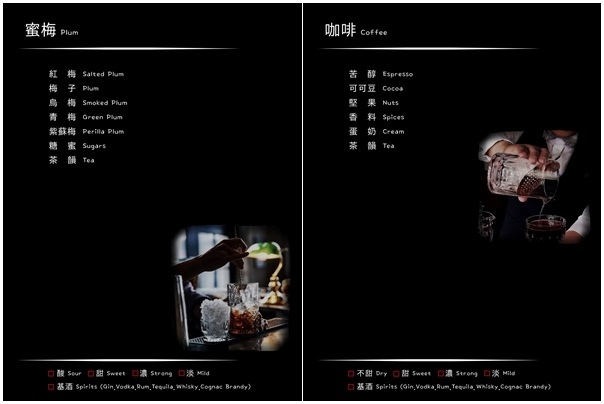Check the Sweet box on the Plum page

tap(91, 373)
